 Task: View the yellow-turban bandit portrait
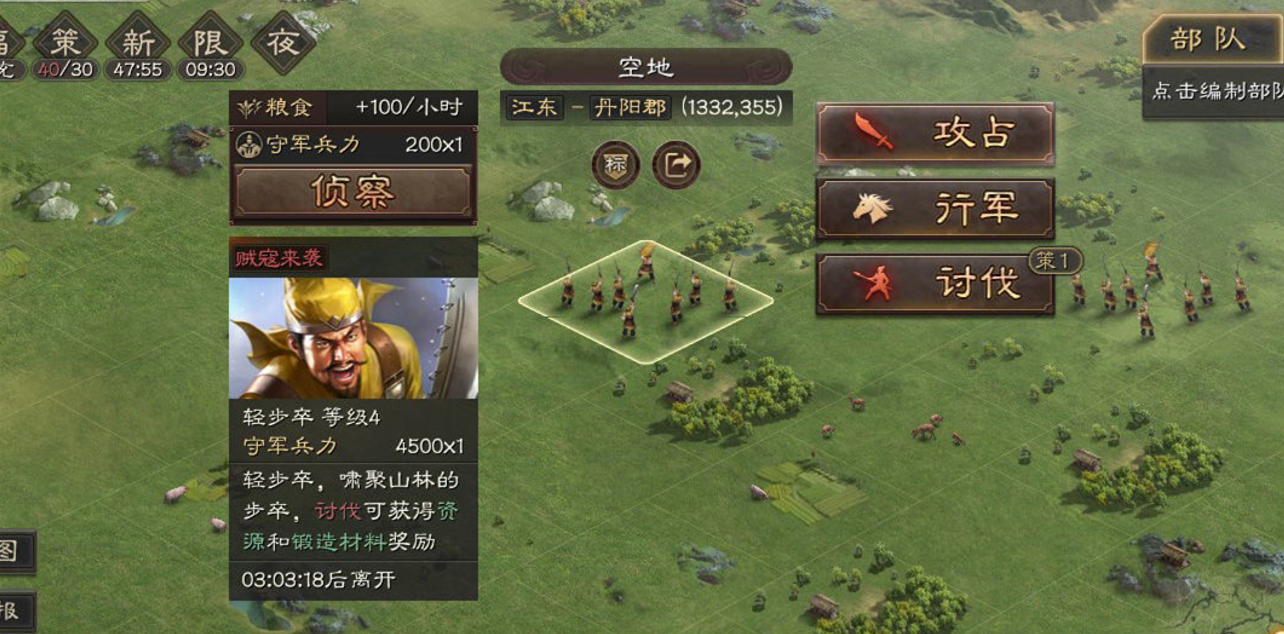point(353,338)
